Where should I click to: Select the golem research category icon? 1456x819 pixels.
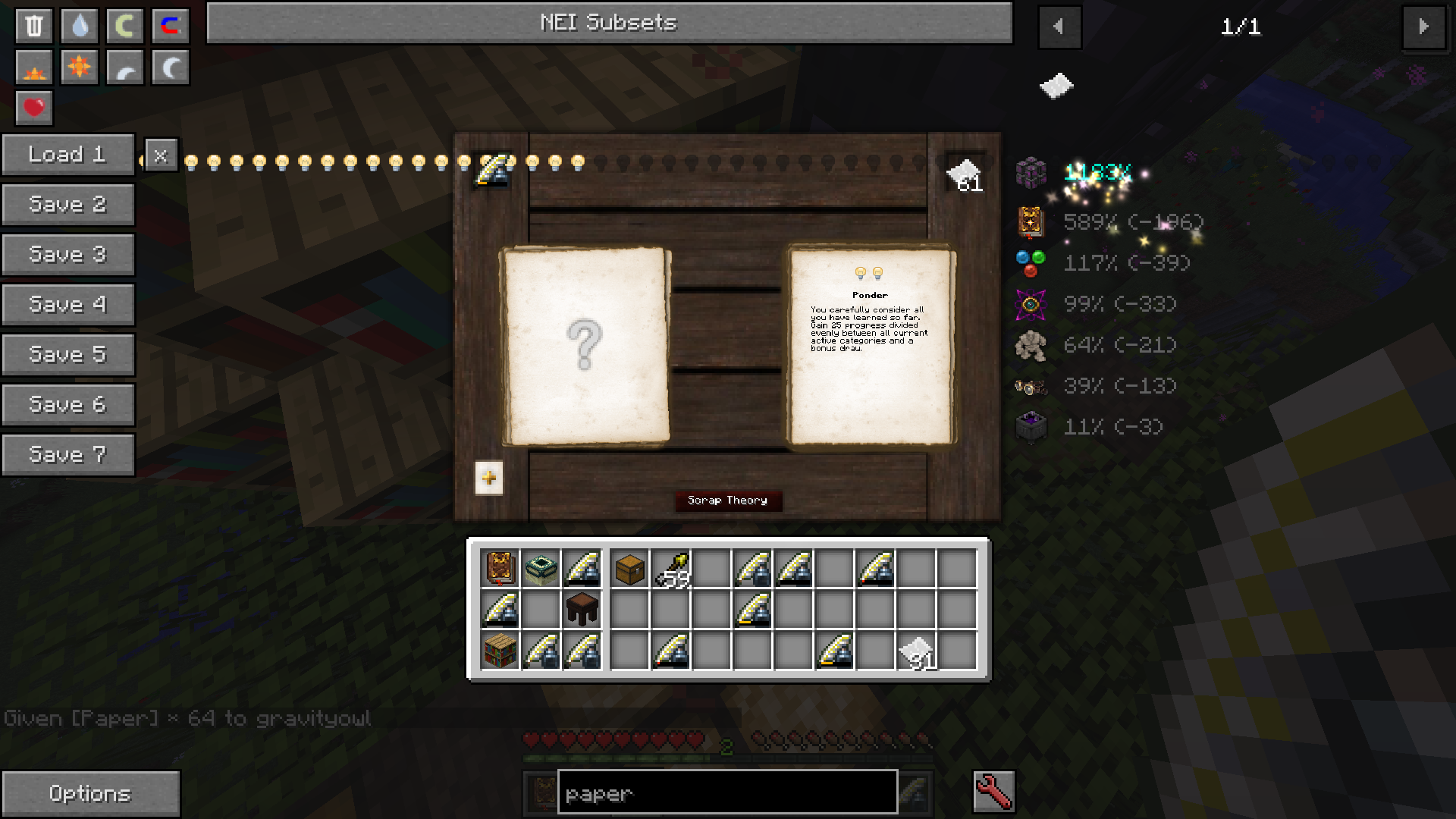coord(1031,345)
